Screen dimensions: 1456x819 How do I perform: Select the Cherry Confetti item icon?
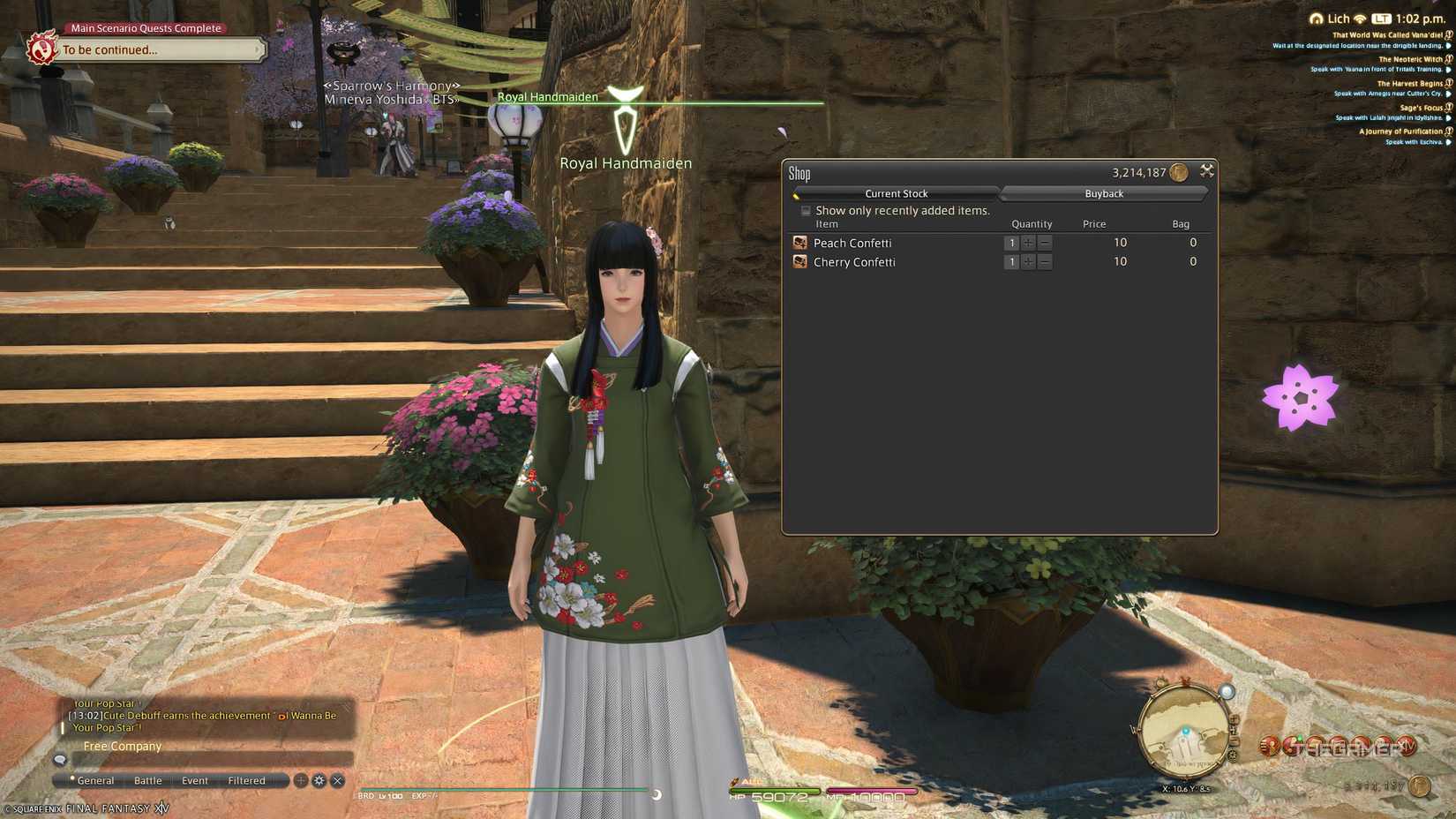(x=799, y=261)
